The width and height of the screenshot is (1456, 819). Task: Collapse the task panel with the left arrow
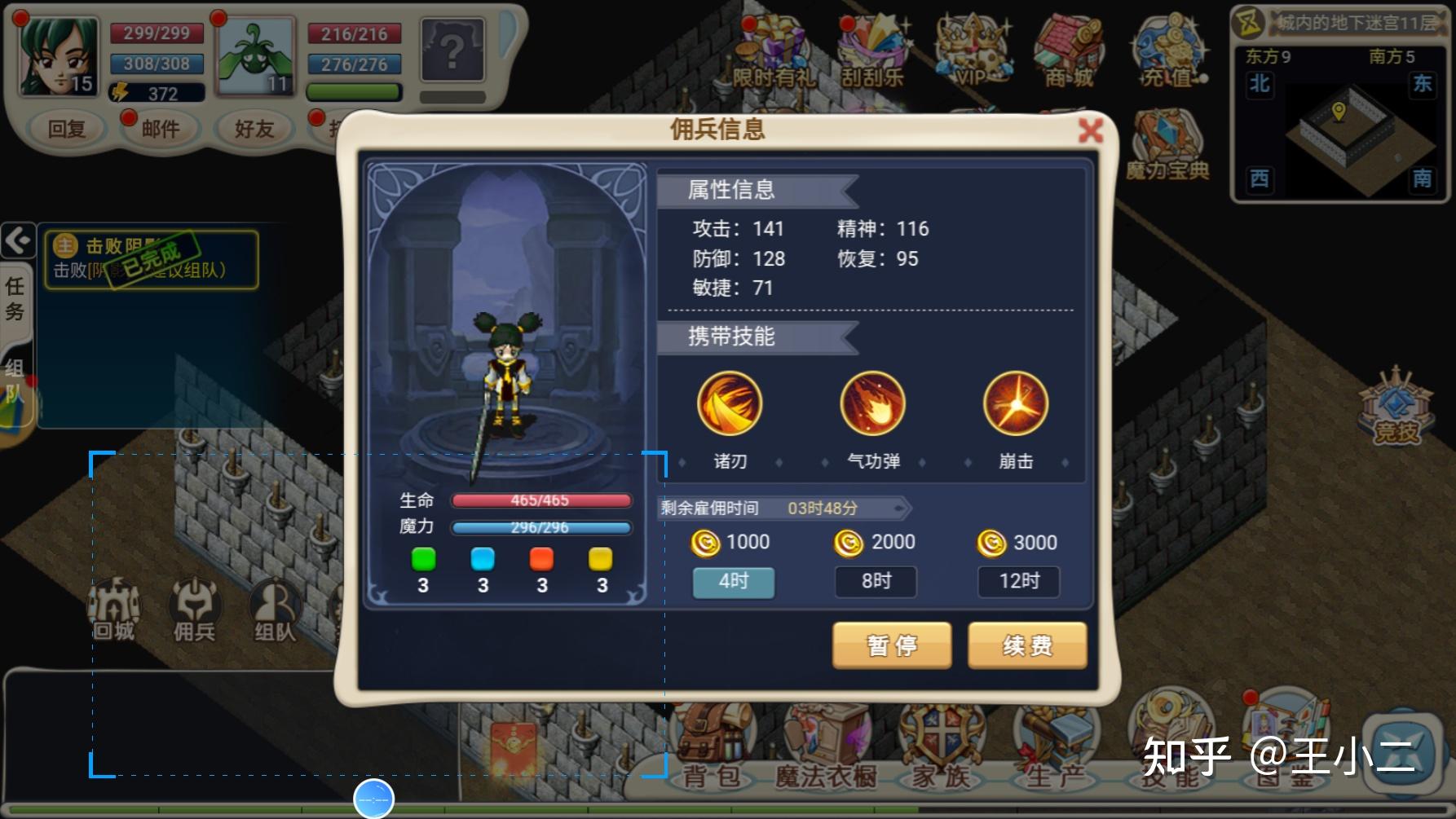click(16, 239)
